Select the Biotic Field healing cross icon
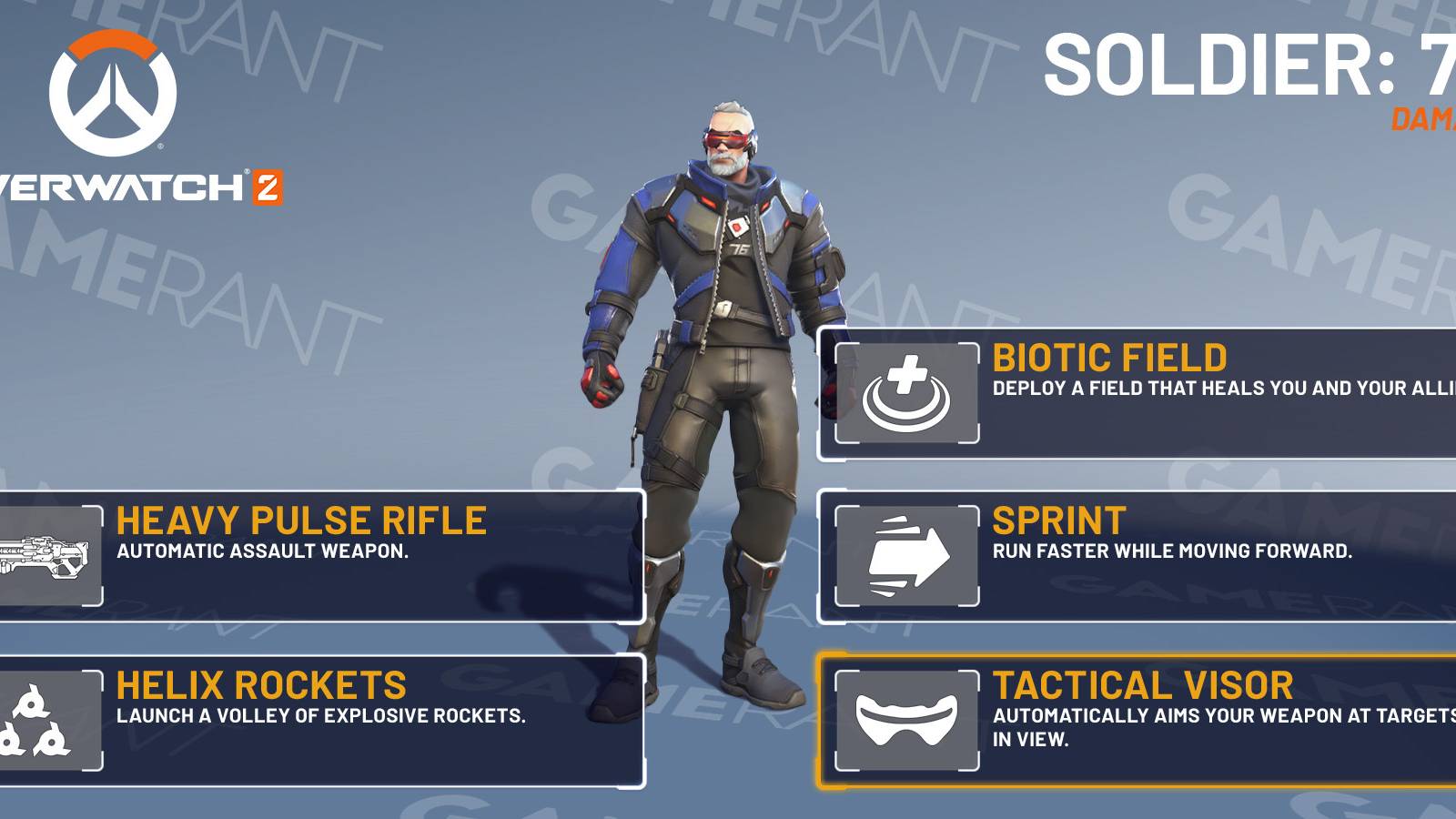The width and height of the screenshot is (1456, 819). (907, 389)
